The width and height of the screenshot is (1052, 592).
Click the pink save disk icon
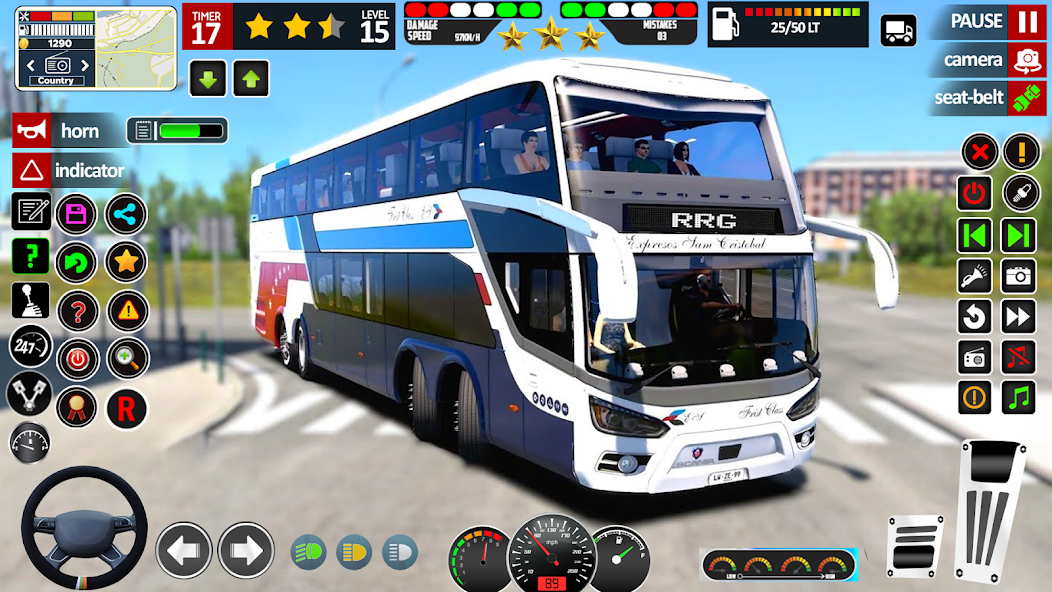click(x=77, y=213)
